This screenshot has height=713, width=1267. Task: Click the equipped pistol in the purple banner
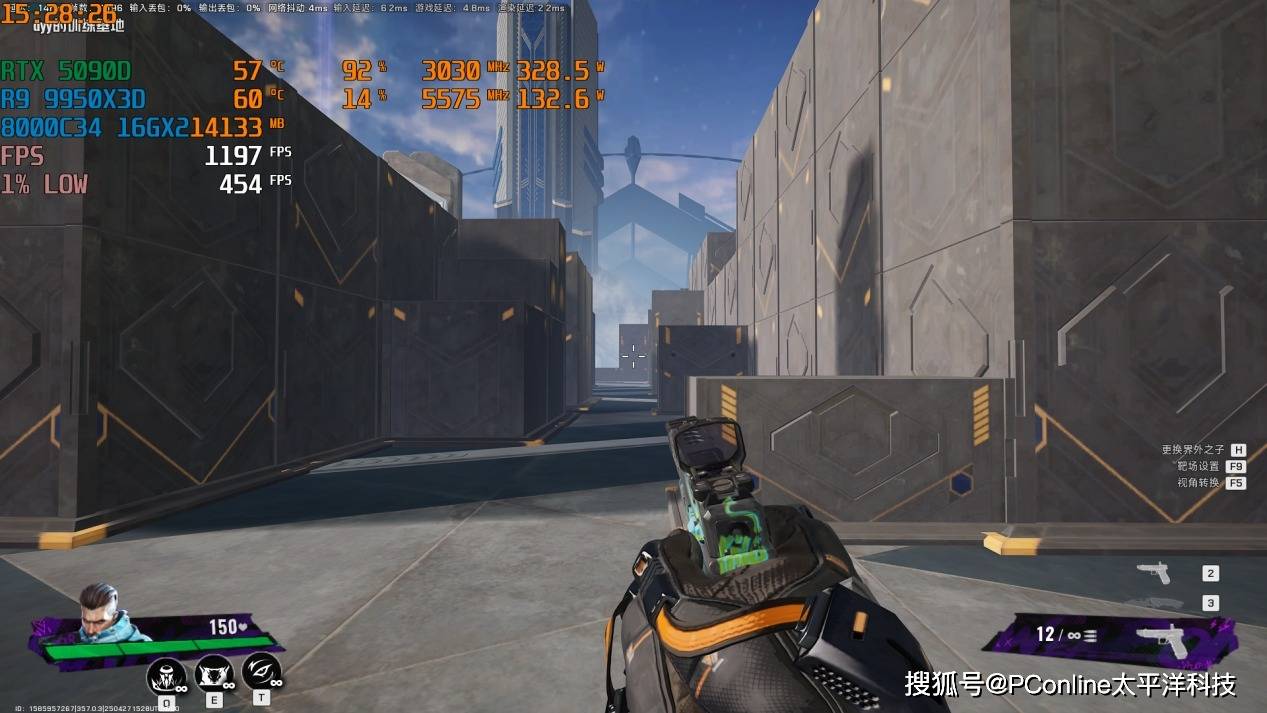pos(1166,639)
